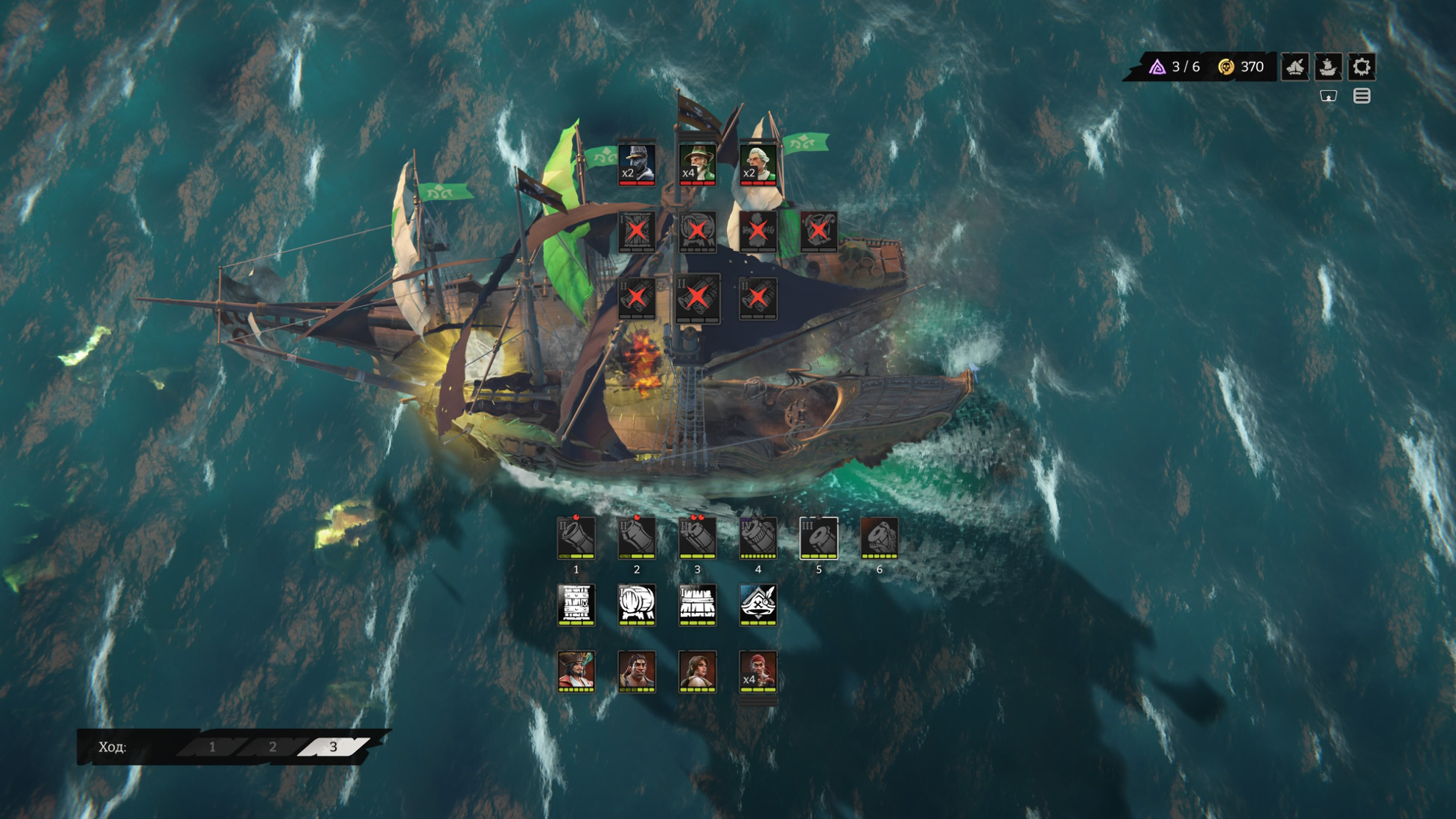Select cannon slot number 1
The height and width of the screenshot is (819, 1456).
click(x=576, y=537)
